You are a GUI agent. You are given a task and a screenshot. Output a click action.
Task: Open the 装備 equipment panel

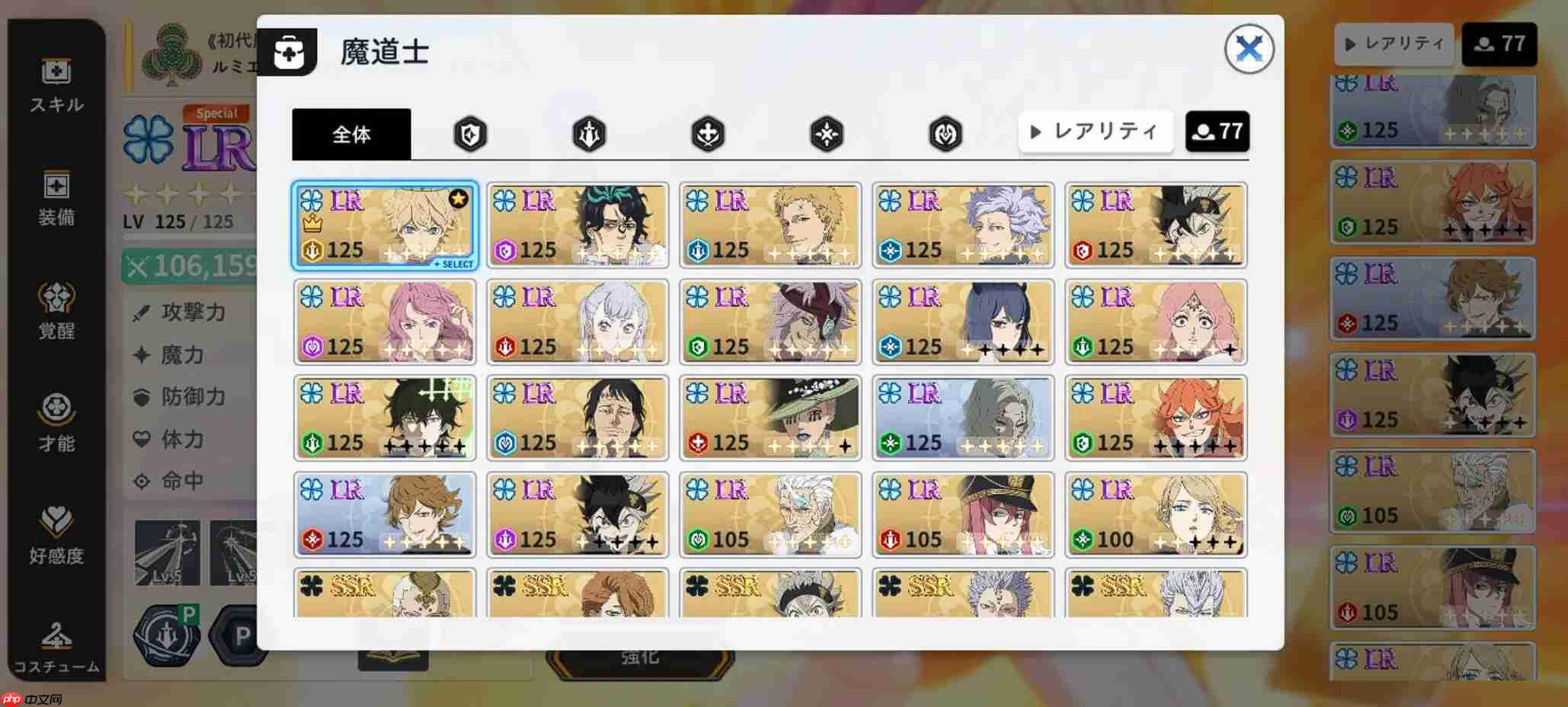[x=56, y=198]
